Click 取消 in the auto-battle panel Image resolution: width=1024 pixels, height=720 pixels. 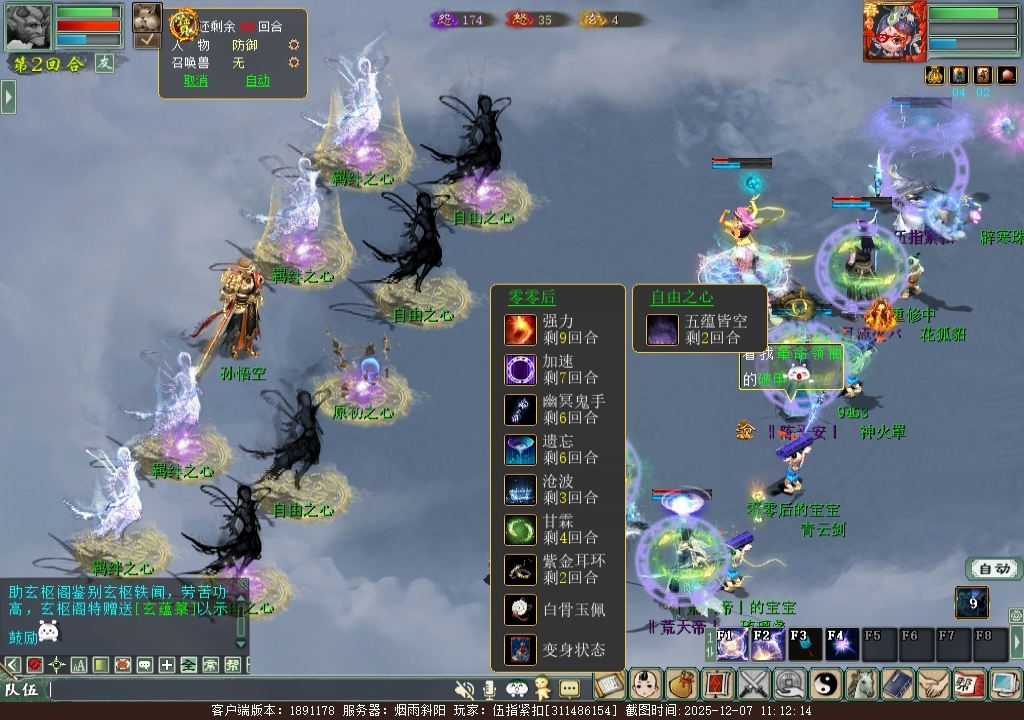coord(196,81)
